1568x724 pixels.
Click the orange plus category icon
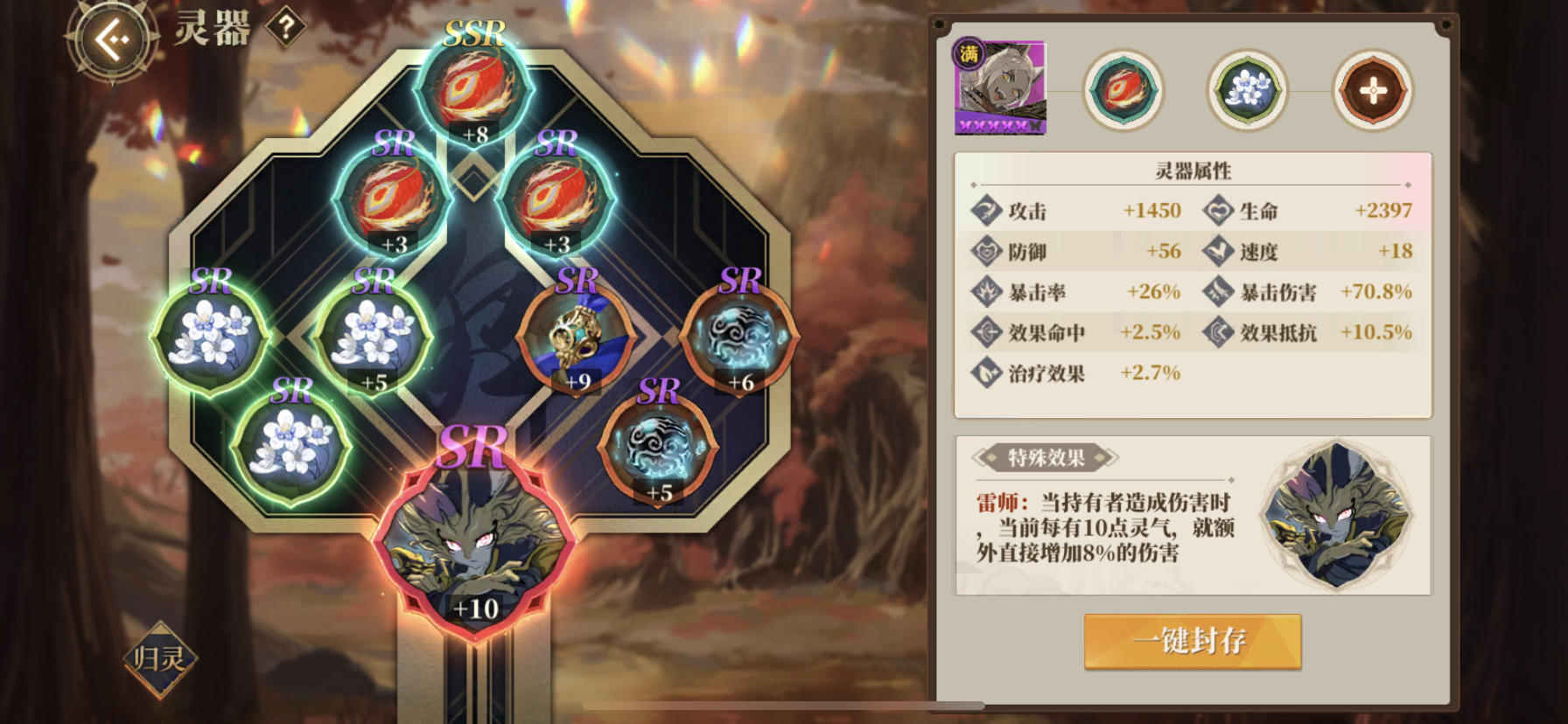(x=1374, y=87)
